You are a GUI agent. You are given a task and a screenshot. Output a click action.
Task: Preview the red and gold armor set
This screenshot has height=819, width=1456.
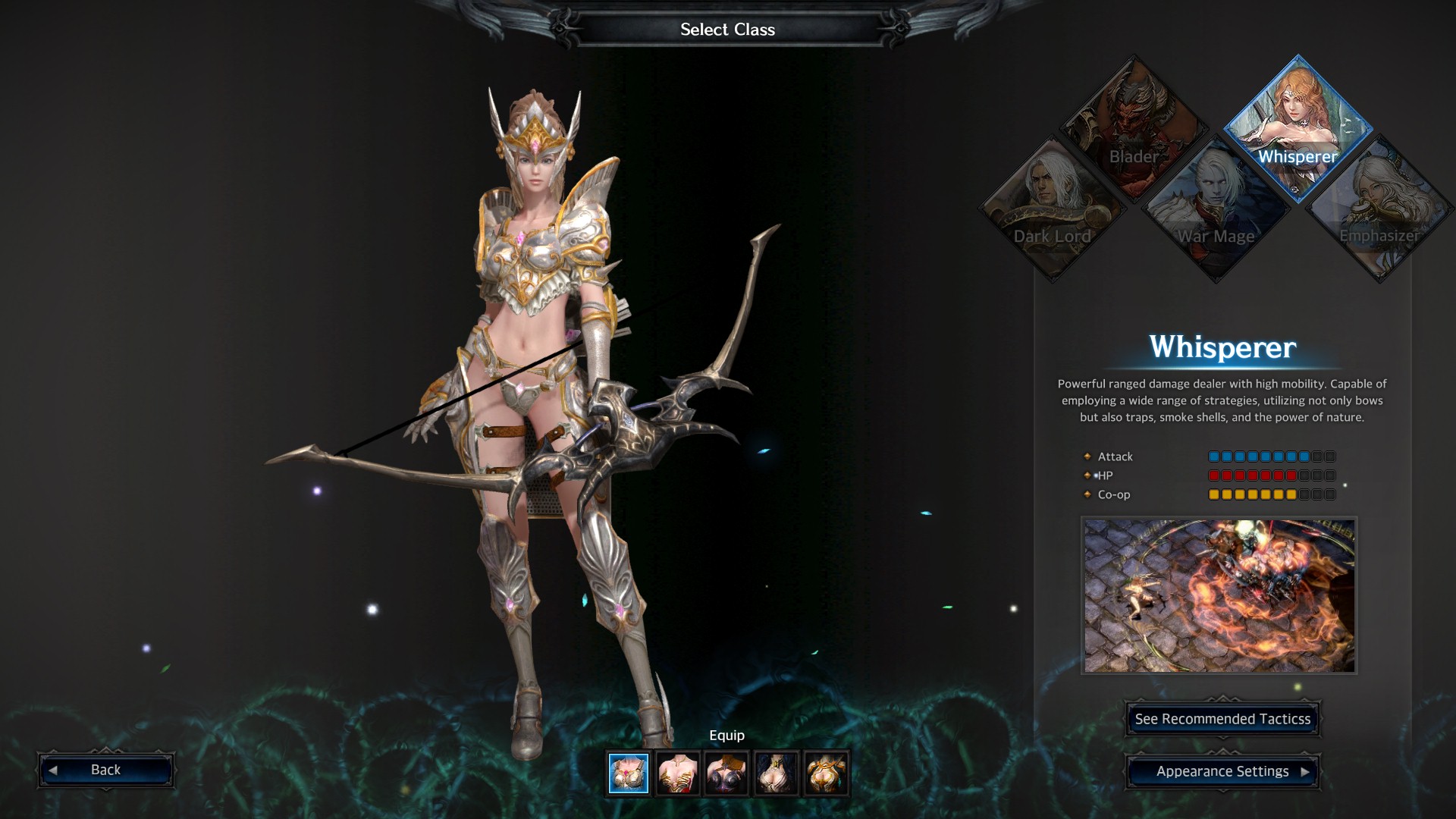(x=678, y=773)
